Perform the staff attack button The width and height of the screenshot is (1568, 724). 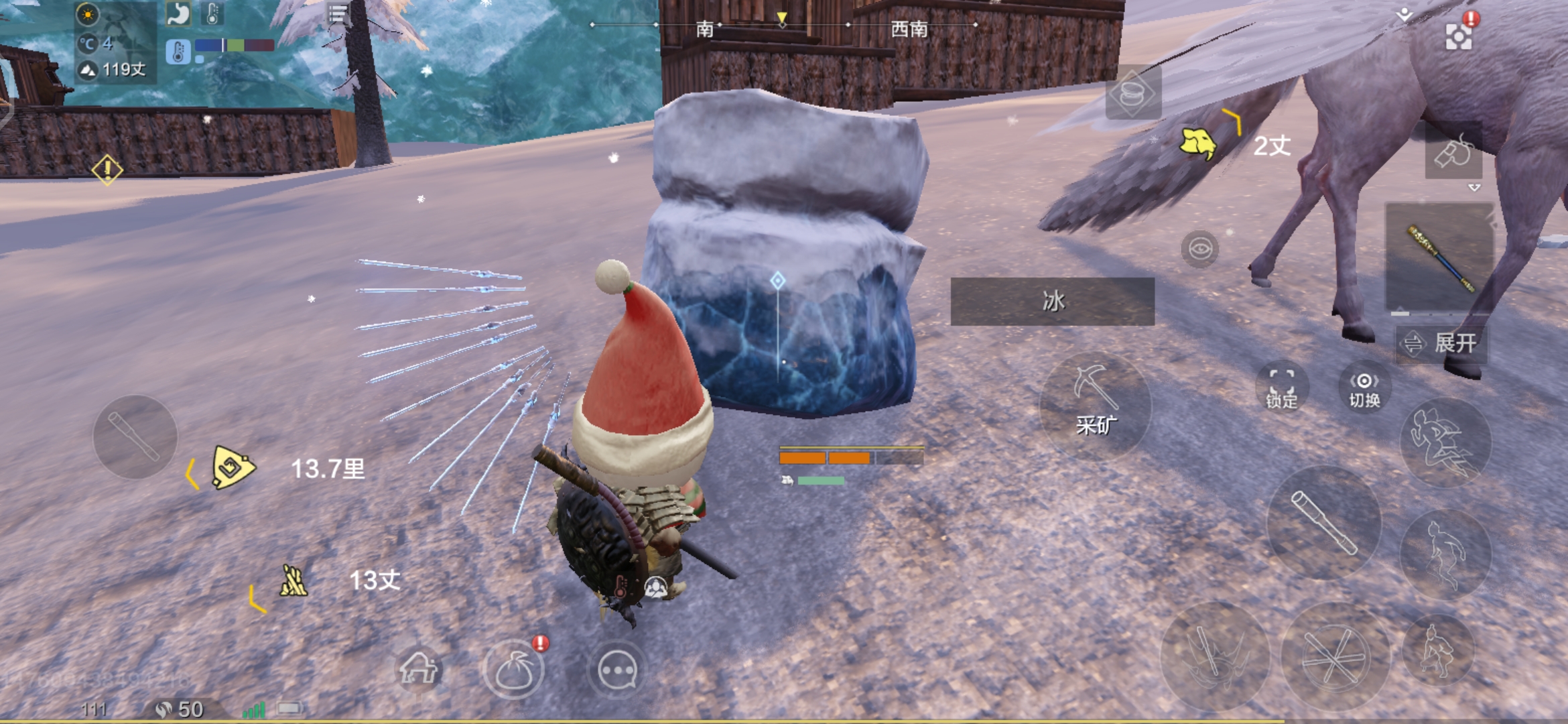[x=1324, y=523]
